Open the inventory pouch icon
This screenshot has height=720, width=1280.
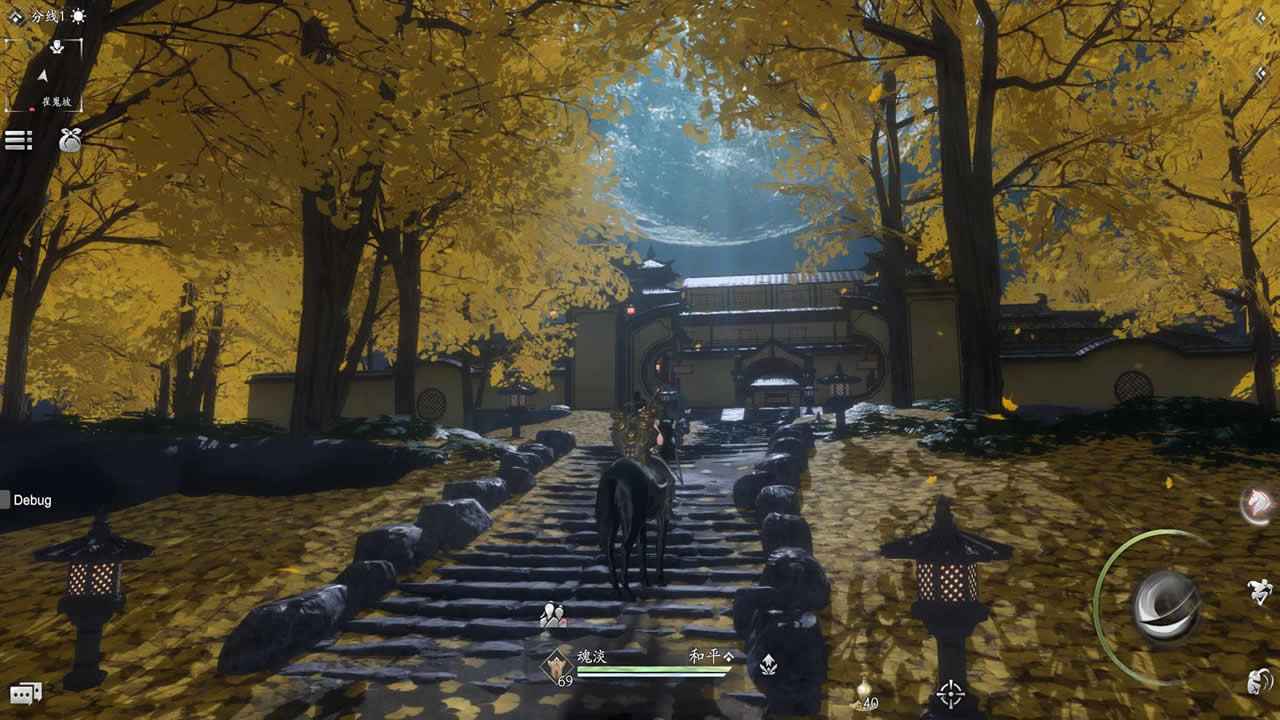(71, 138)
